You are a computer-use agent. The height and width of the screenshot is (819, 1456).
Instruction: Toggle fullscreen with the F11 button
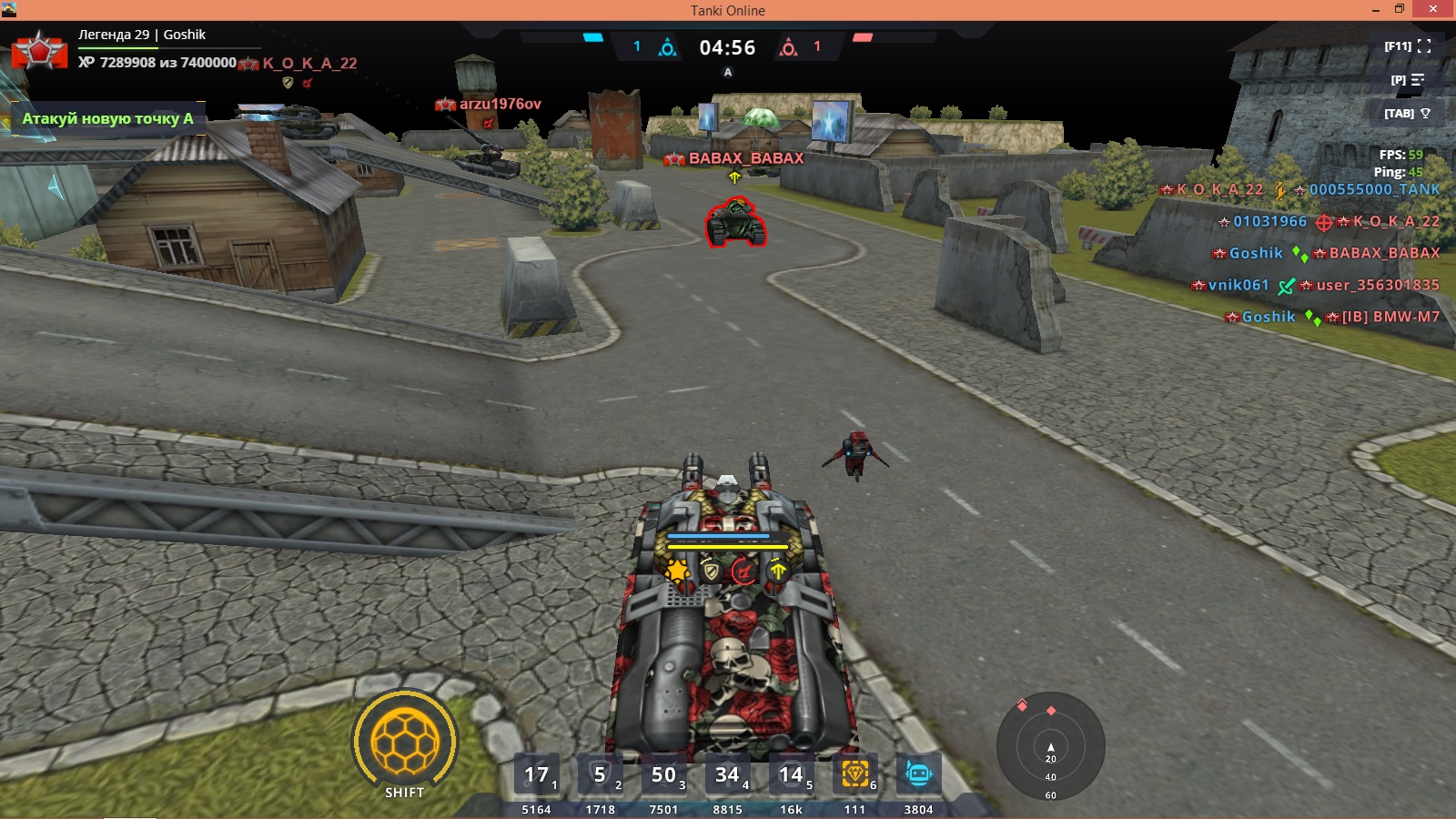click(x=1408, y=46)
